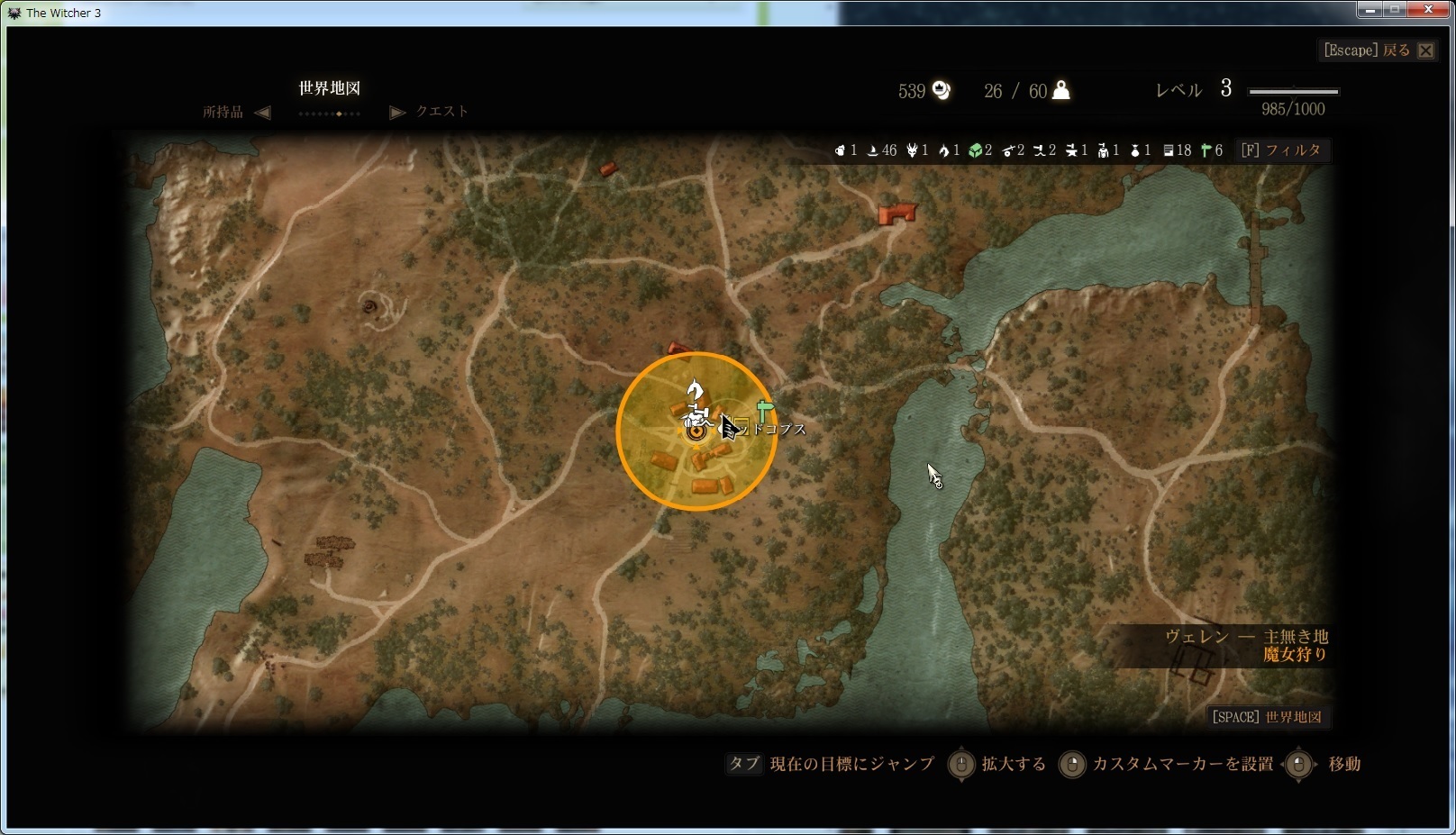Click the level 3 experience progress bar
Screen dimensions: 1456x835
[x=1293, y=90]
